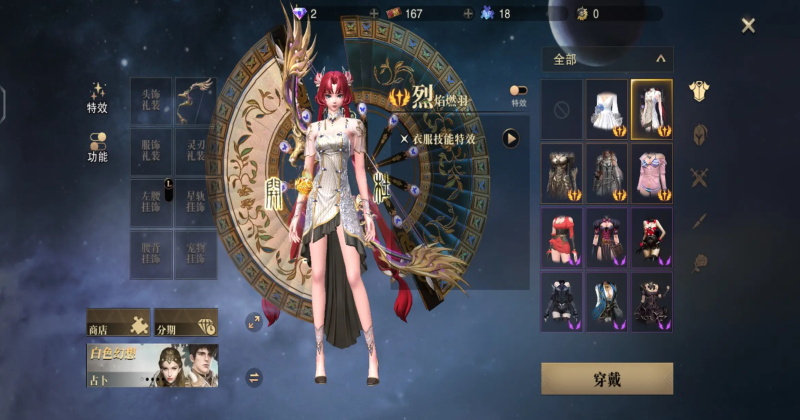
Task: Close the wardrobe screen with the X
Action: [x=748, y=25]
